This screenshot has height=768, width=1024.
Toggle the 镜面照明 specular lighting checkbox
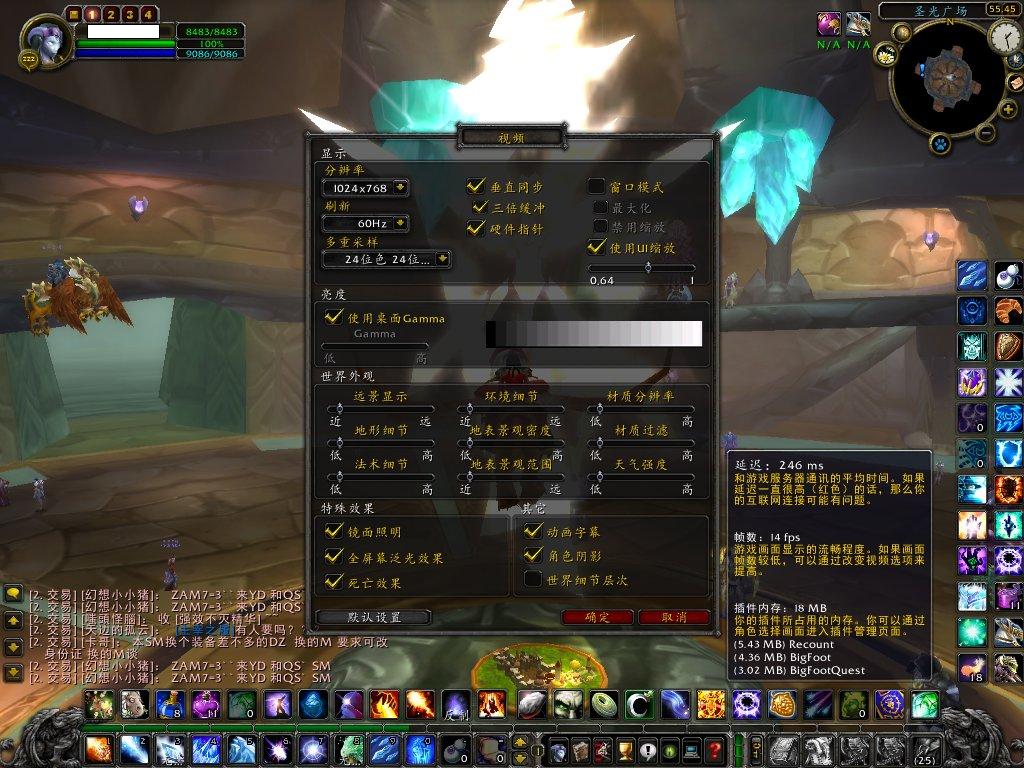pos(334,532)
